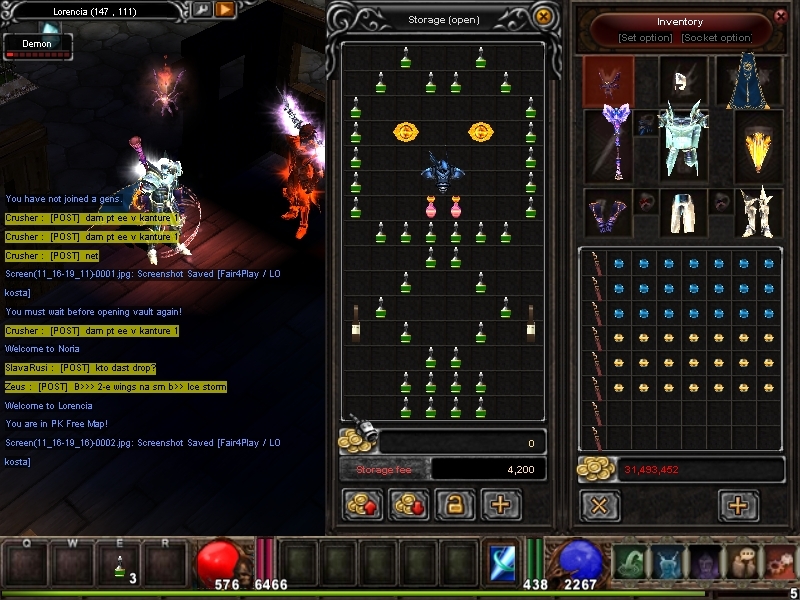This screenshot has height=600, width=800.
Task: Open the wrench settings button
Action: pyautogui.click(x=201, y=10)
